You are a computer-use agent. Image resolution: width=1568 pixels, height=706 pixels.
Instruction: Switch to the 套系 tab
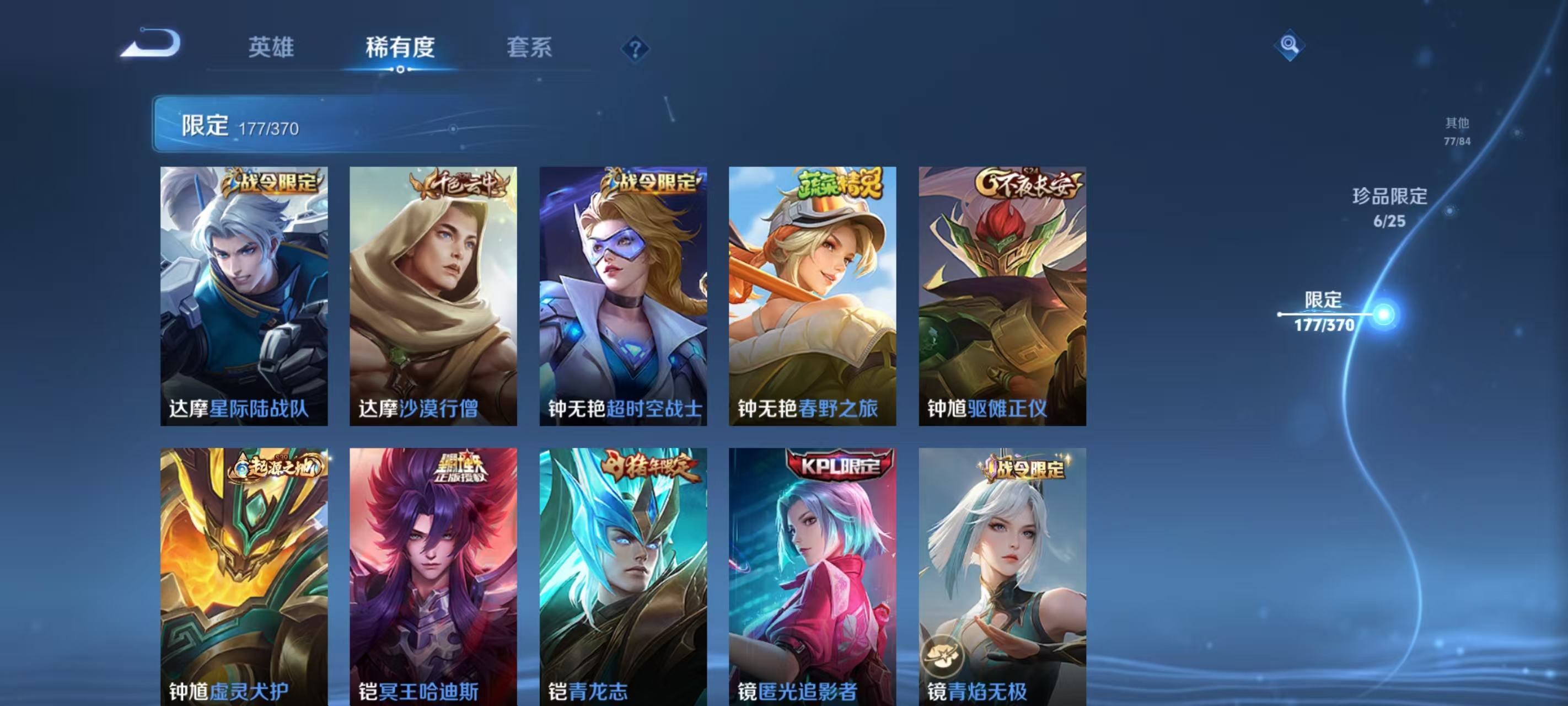(530, 47)
